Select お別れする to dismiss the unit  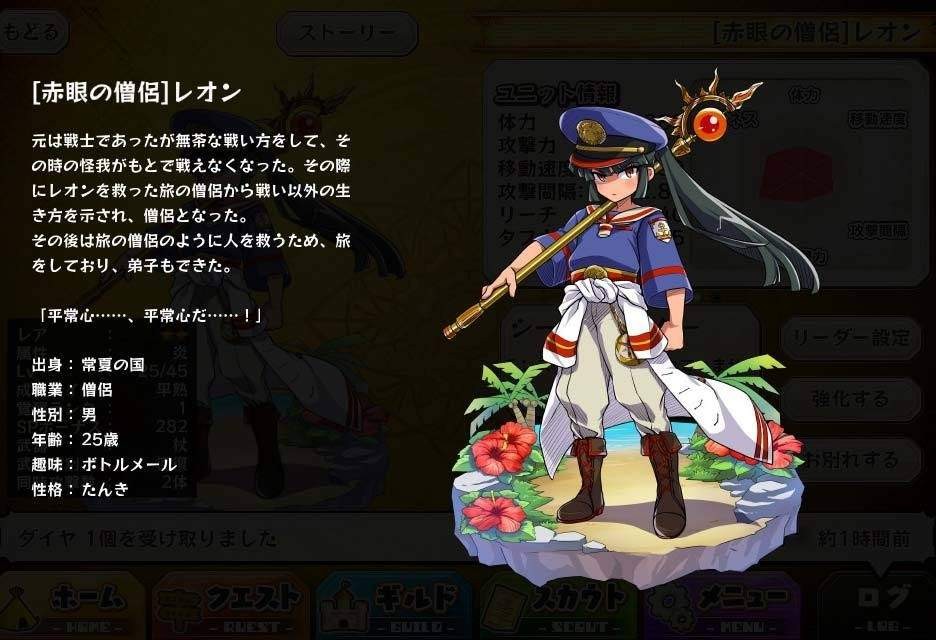pos(850,460)
